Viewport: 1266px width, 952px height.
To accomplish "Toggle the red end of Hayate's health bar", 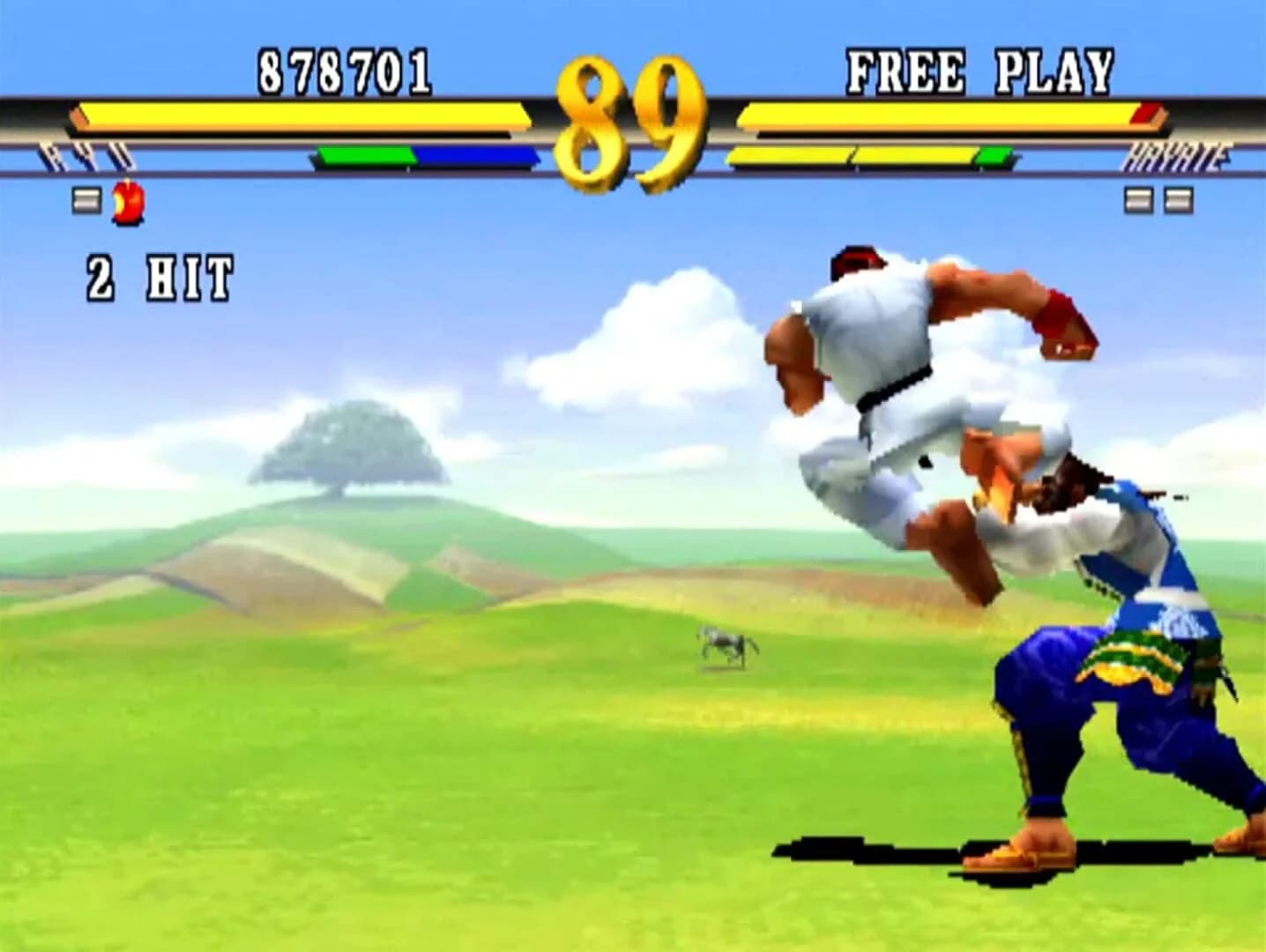I will tap(1146, 112).
